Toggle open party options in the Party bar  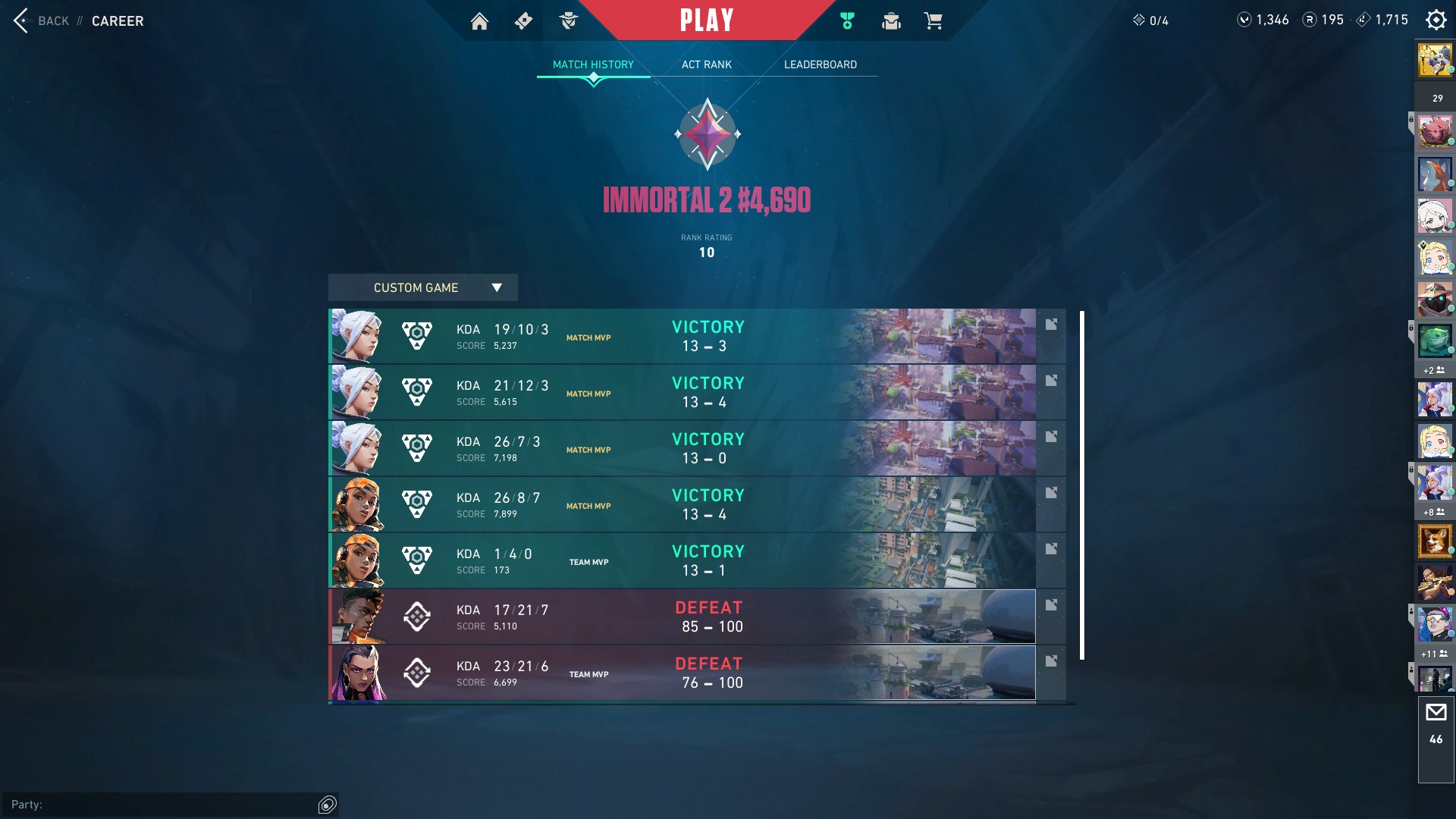(x=326, y=805)
